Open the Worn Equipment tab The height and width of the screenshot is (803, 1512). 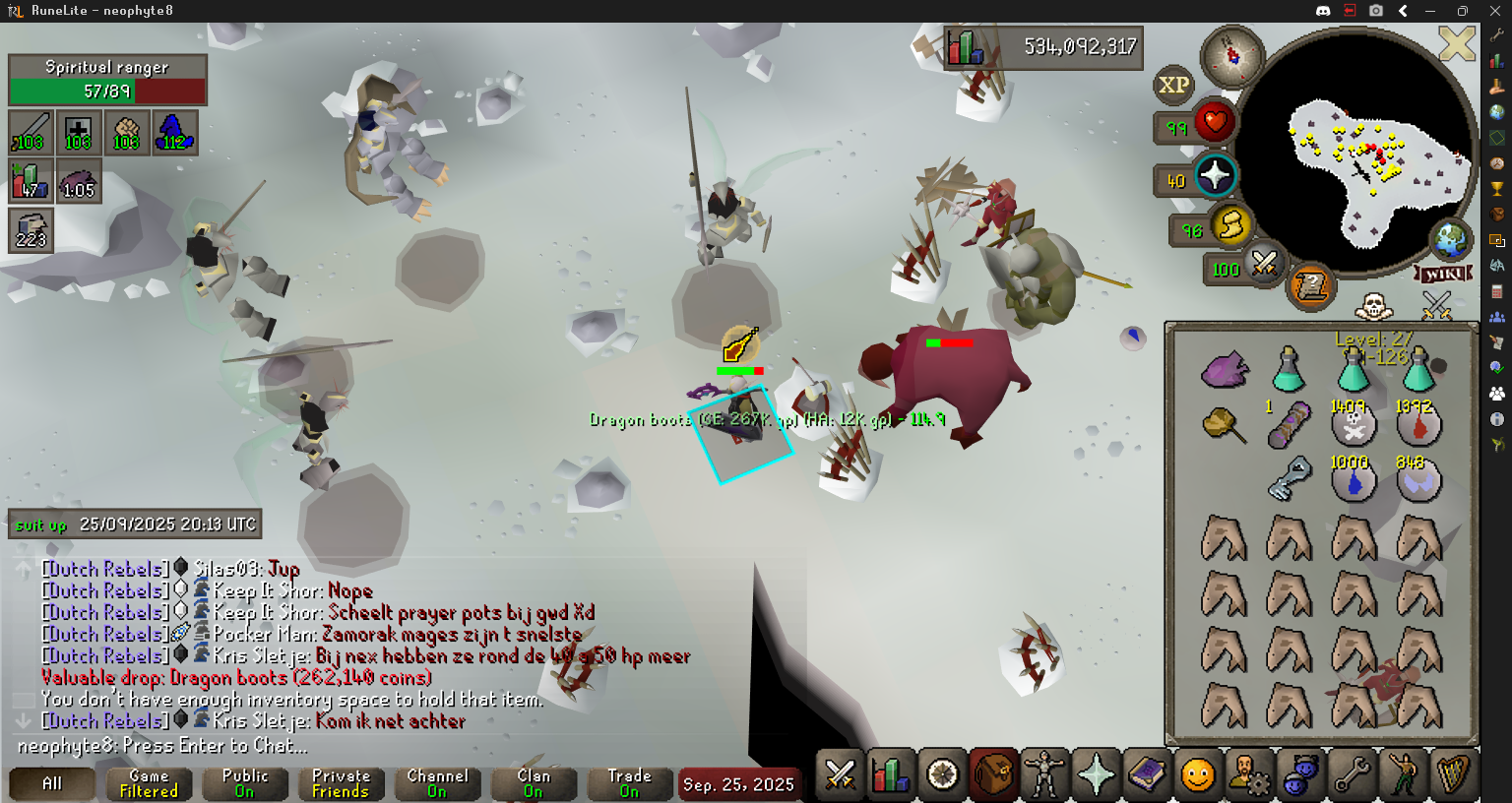[1044, 775]
